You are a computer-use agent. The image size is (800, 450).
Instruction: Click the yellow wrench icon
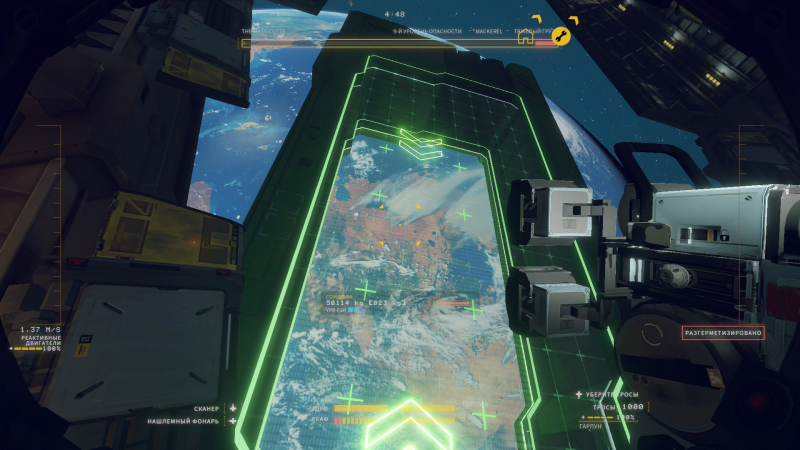(561, 38)
